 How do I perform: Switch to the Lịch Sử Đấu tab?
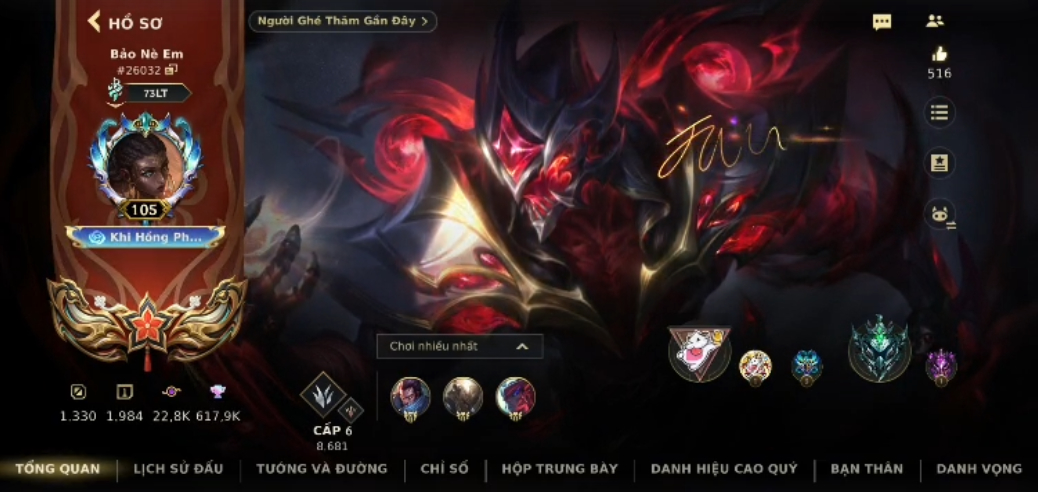pyautogui.click(x=178, y=468)
